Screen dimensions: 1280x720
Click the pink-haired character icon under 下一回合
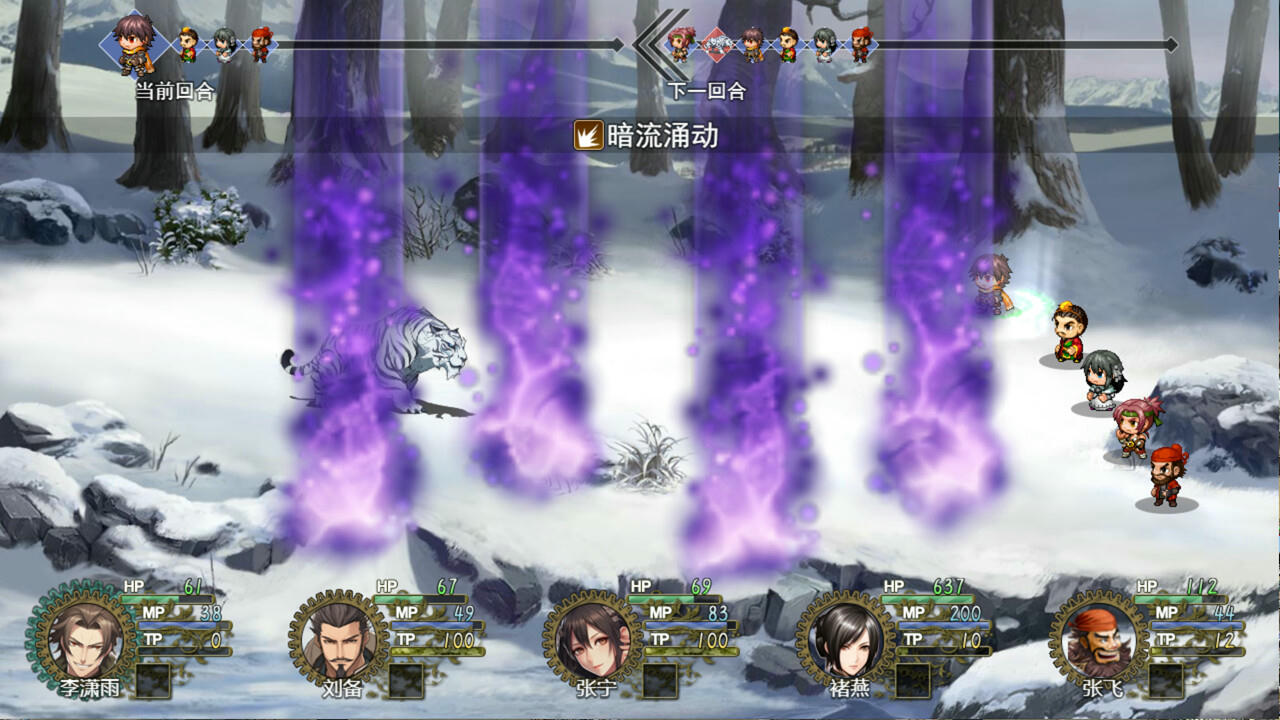pyautogui.click(x=680, y=42)
